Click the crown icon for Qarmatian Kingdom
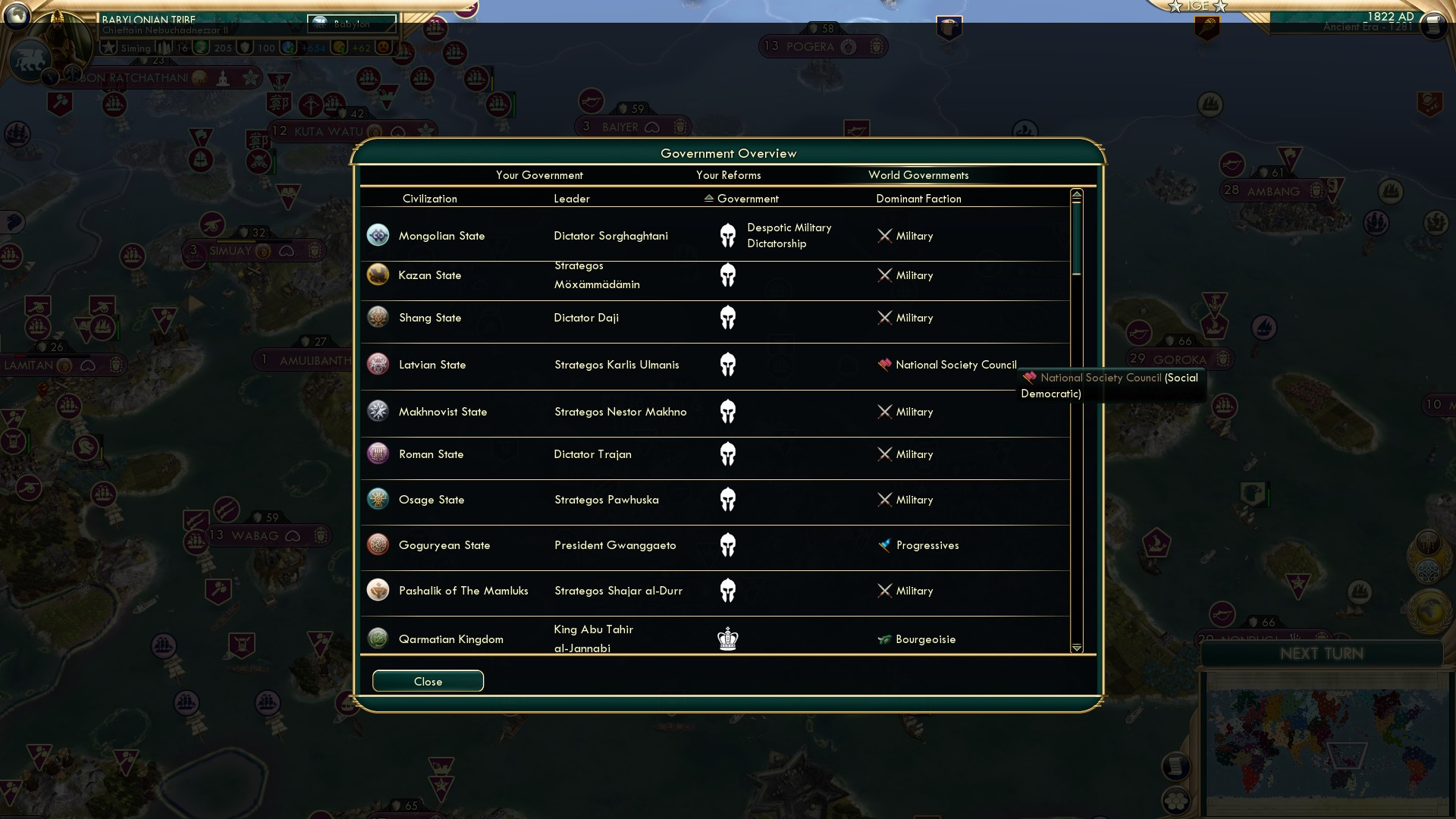The image size is (1456, 819). click(728, 639)
